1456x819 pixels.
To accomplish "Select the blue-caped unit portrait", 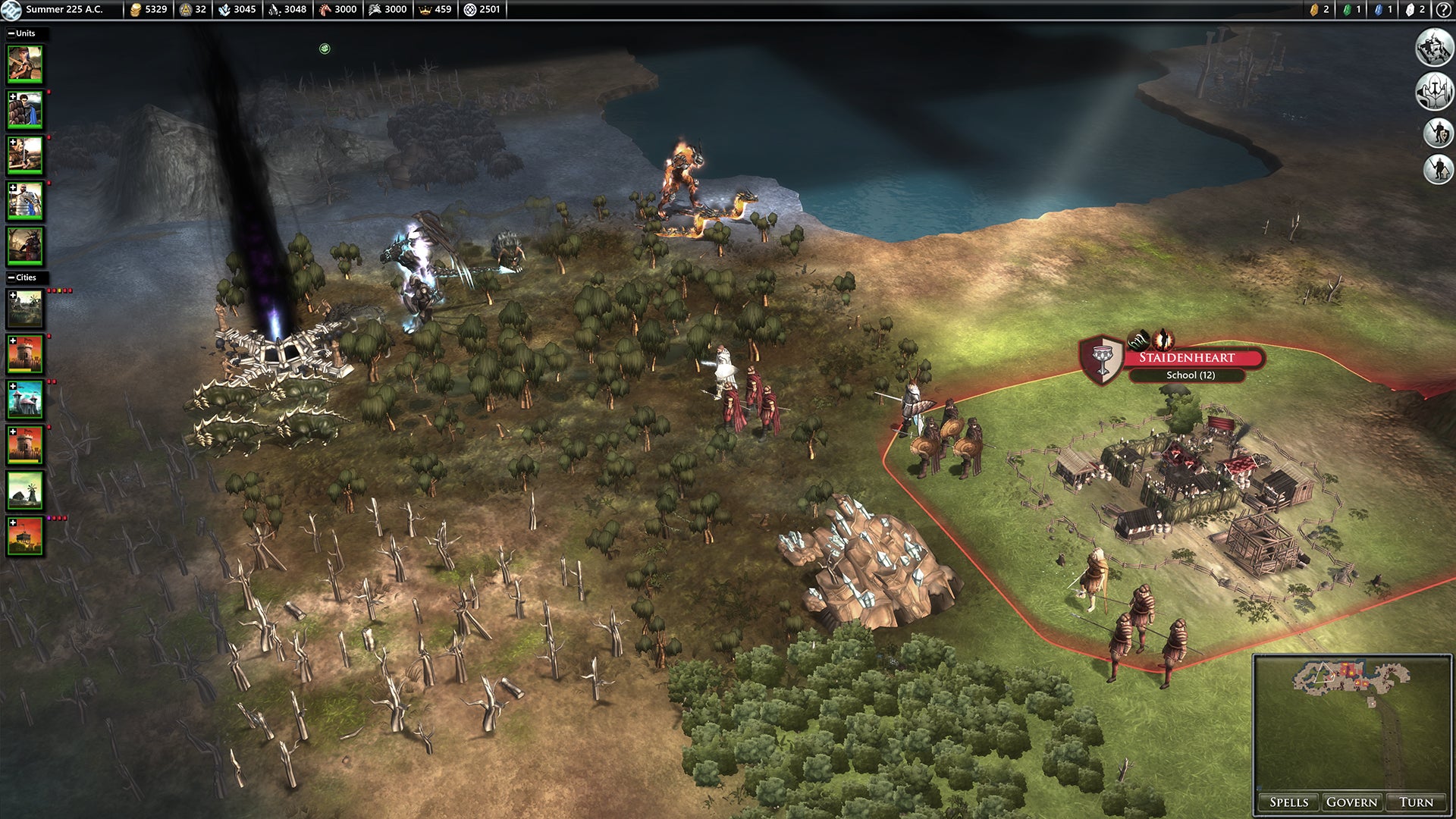I will click(25, 110).
